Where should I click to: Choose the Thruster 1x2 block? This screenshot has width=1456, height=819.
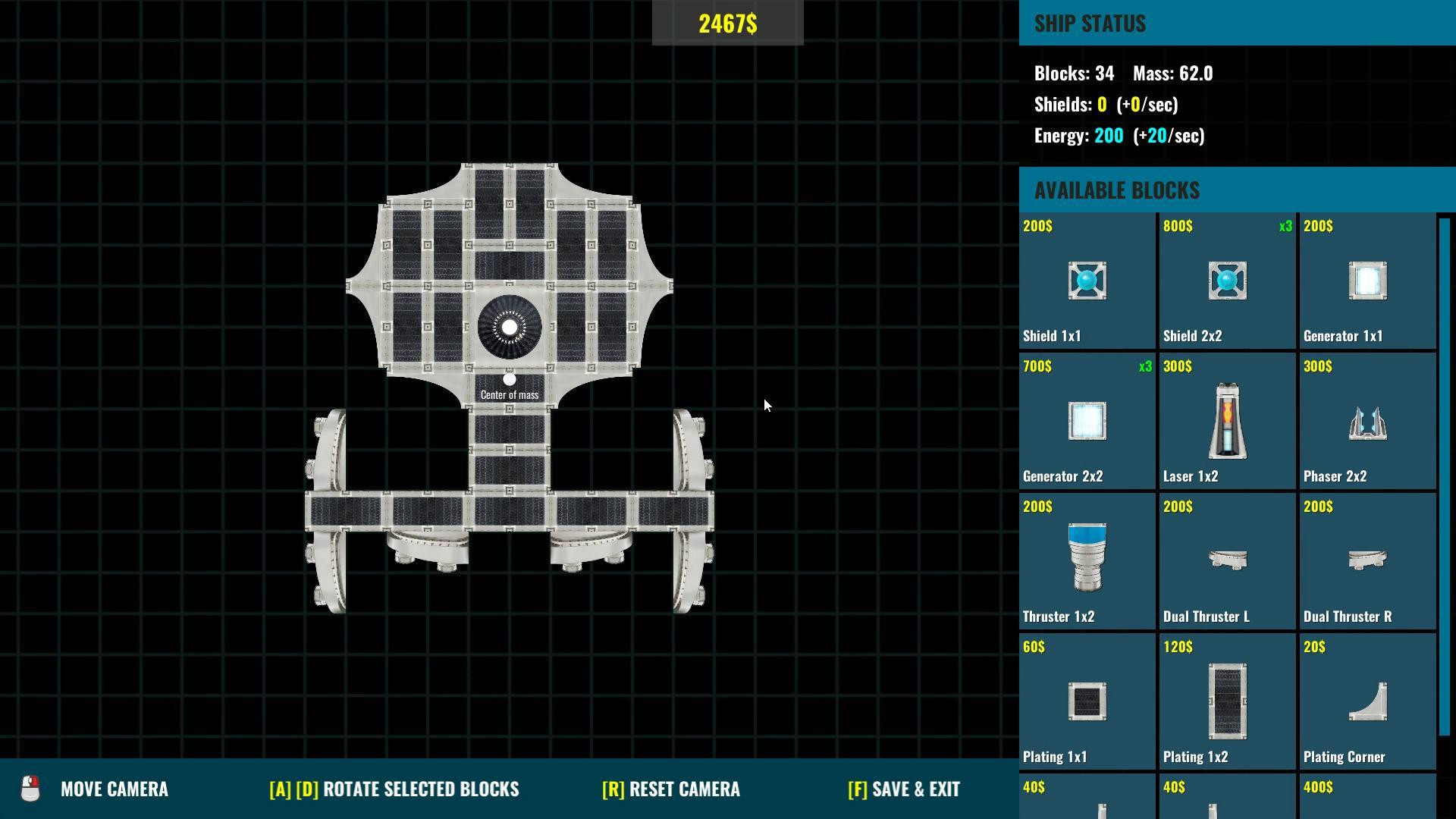coord(1087,561)
